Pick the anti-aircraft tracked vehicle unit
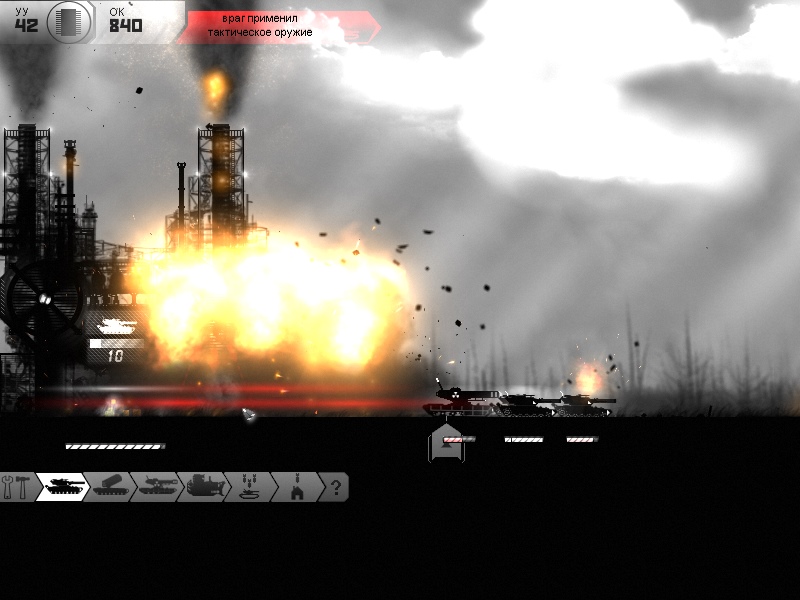 pyautogui.click(x=155, y=487)
